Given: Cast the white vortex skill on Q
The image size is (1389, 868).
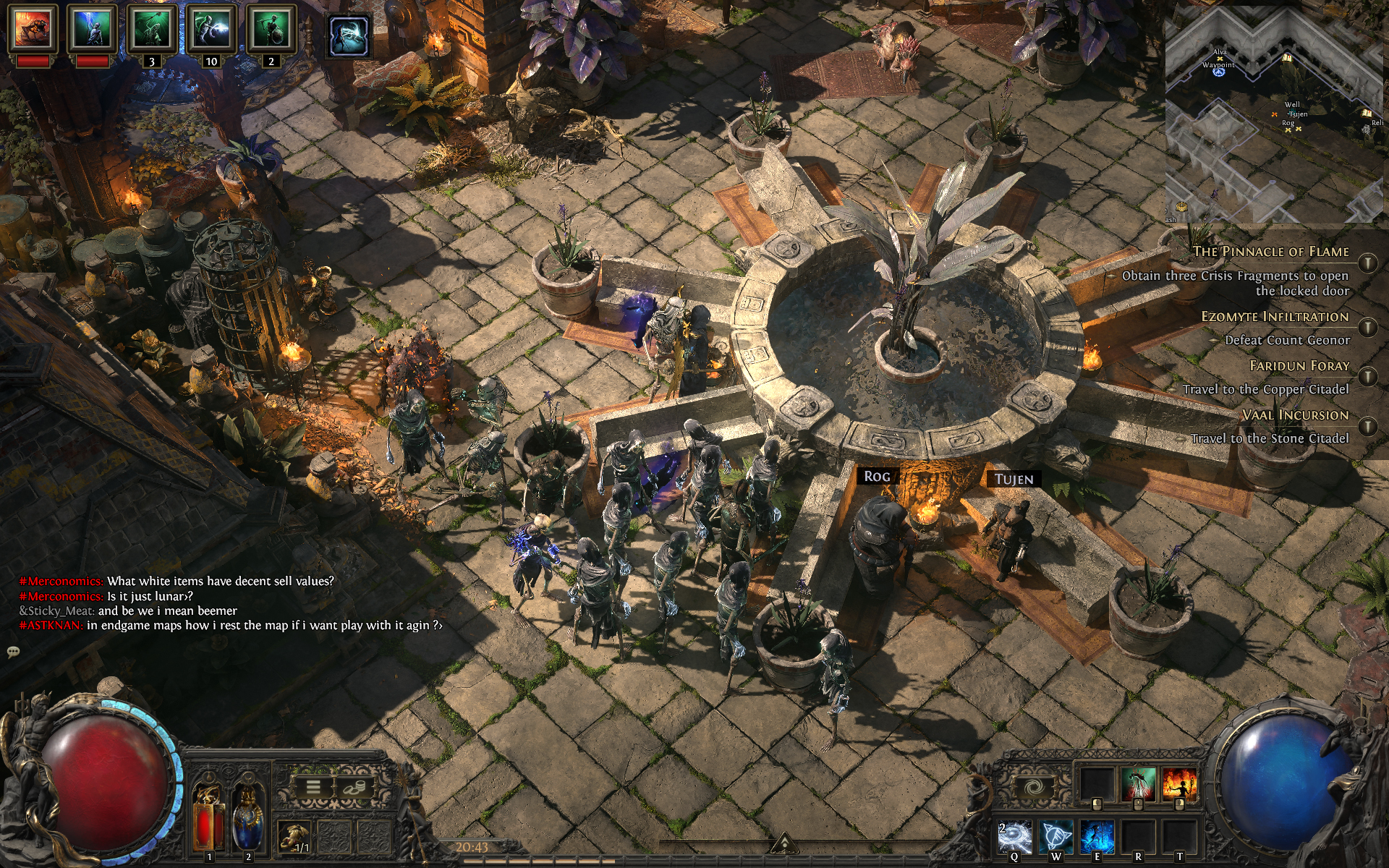Looking at the screenshot, I should pyautogui.click(x=1014, y=837).
